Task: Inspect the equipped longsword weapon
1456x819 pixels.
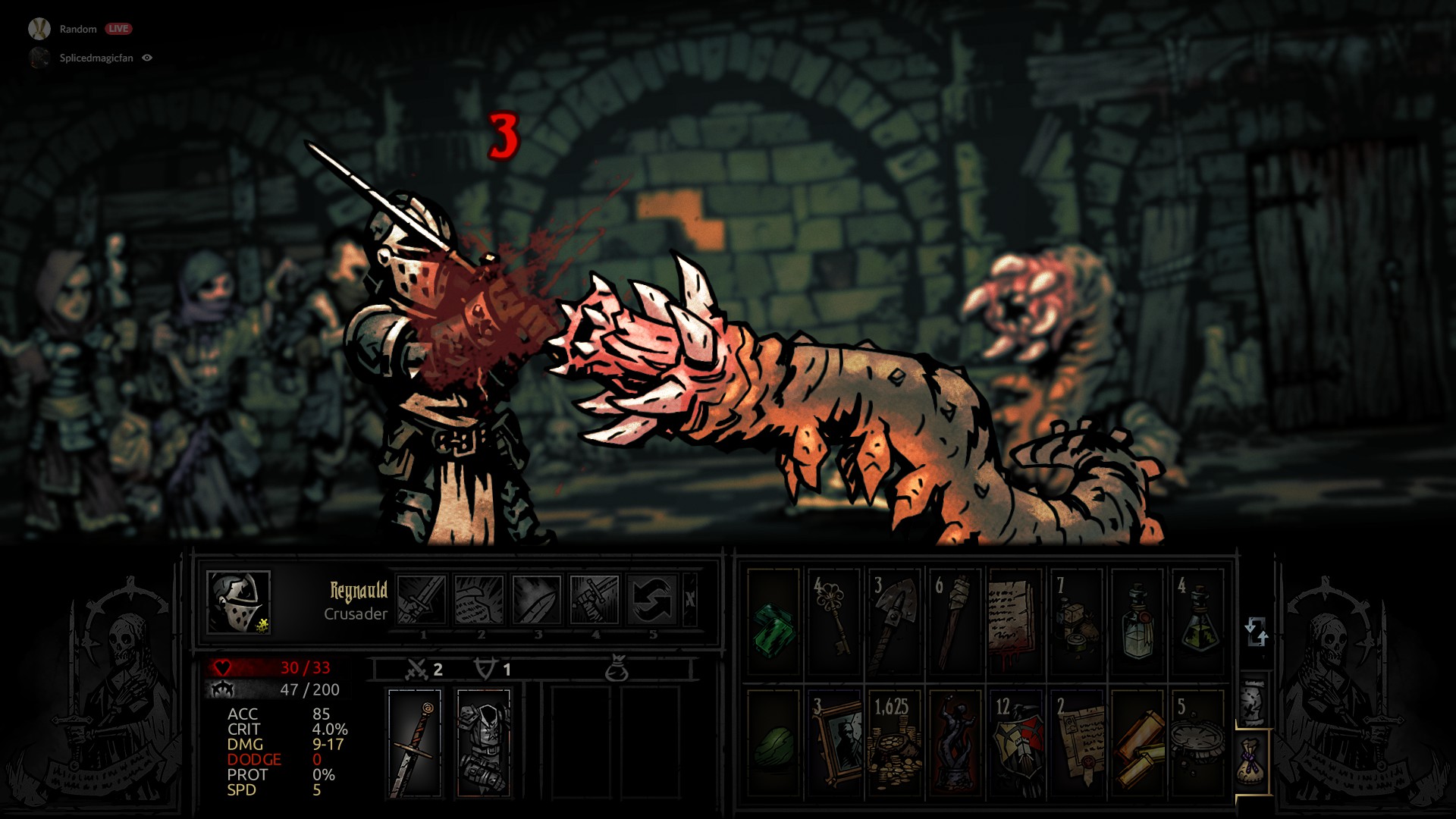Action: pyautogui.click(x=414, y=744)
